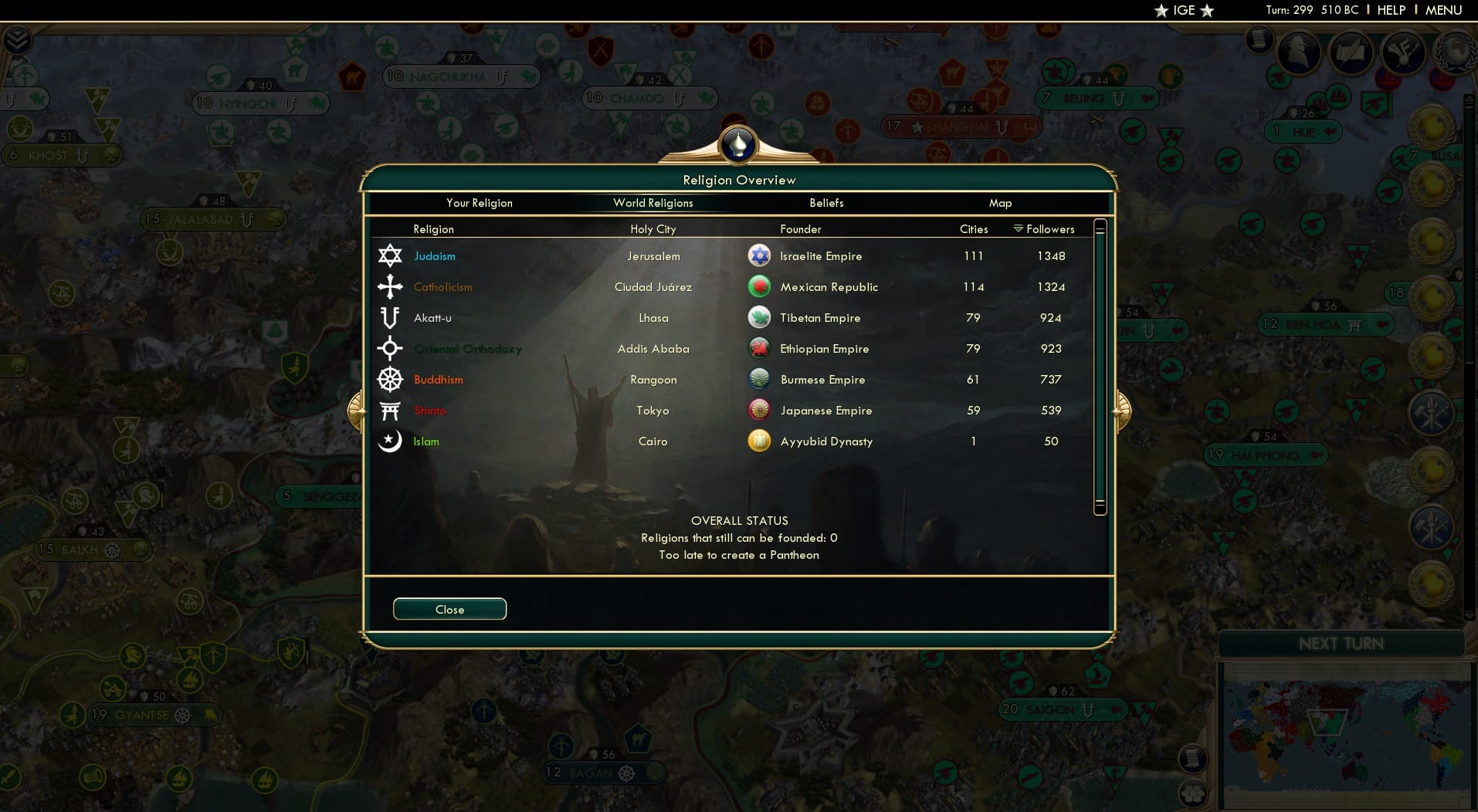This screenshot has width=1478, height=812.
Task: Click the Buddhism dharma wheel icon
Action: (x=391, y=380)
